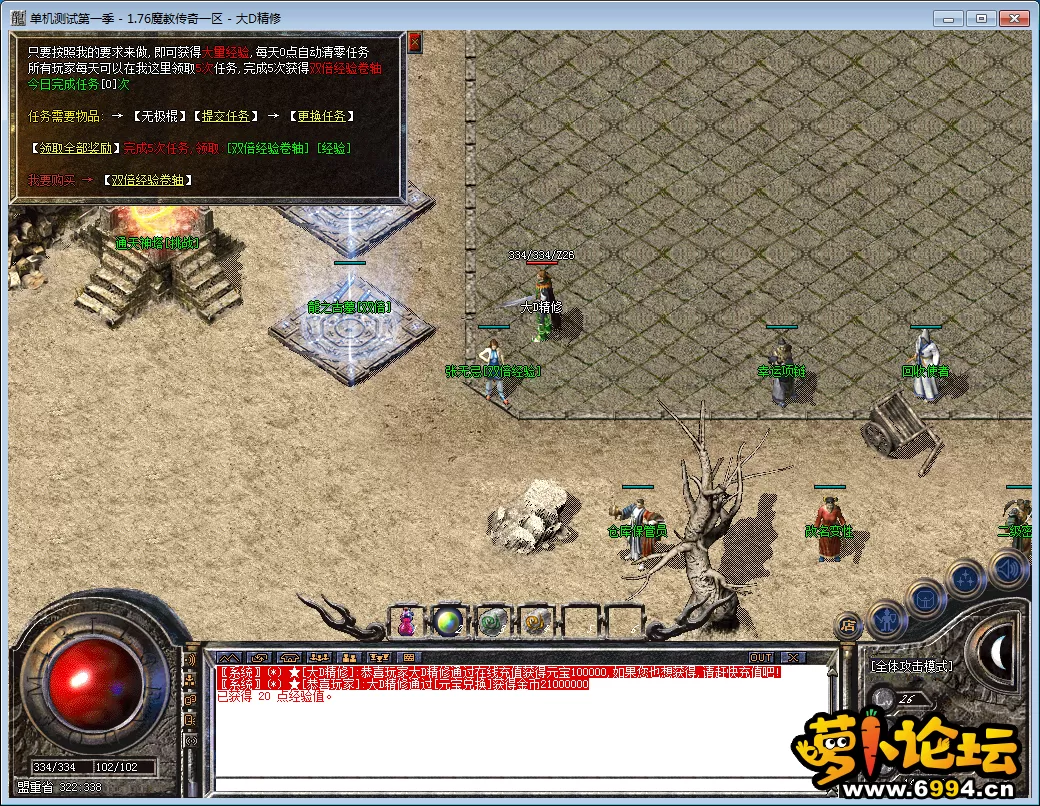Use the green orb hotbar item

pyautogui.click(x=449, y=622)
